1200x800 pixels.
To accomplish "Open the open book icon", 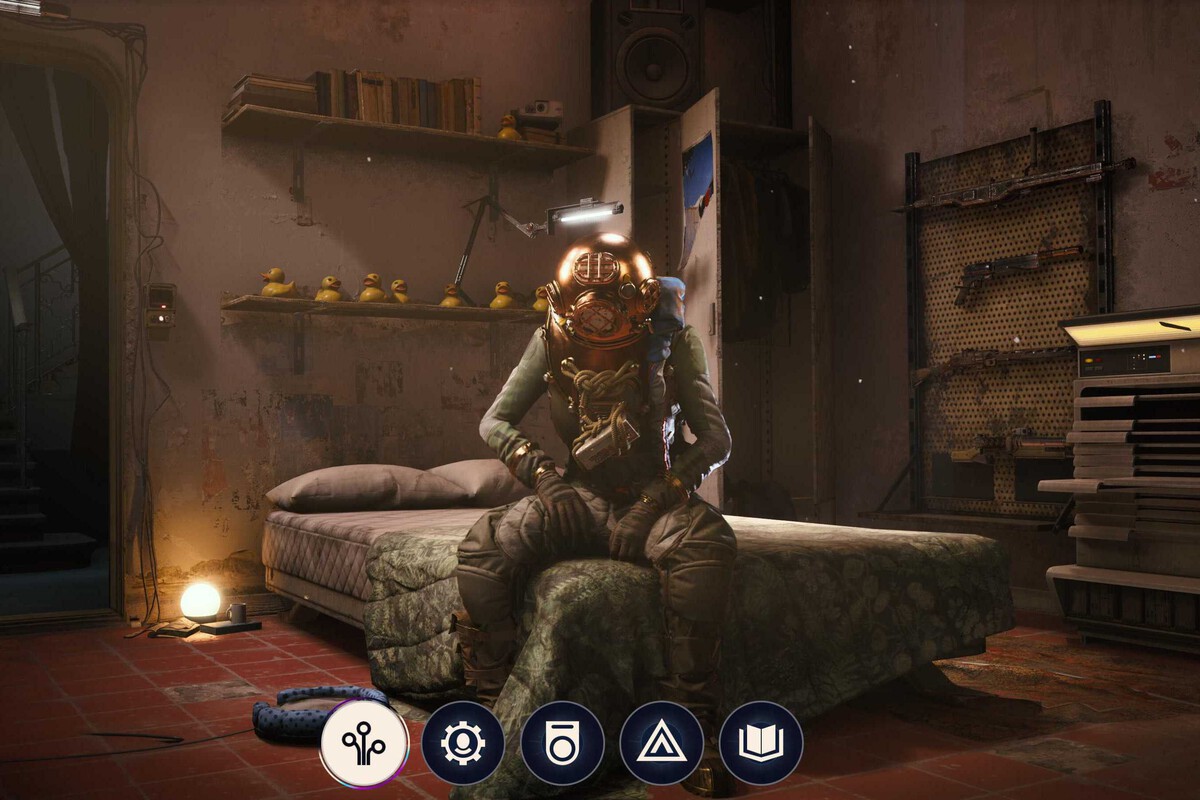I will tap(760, 743).
